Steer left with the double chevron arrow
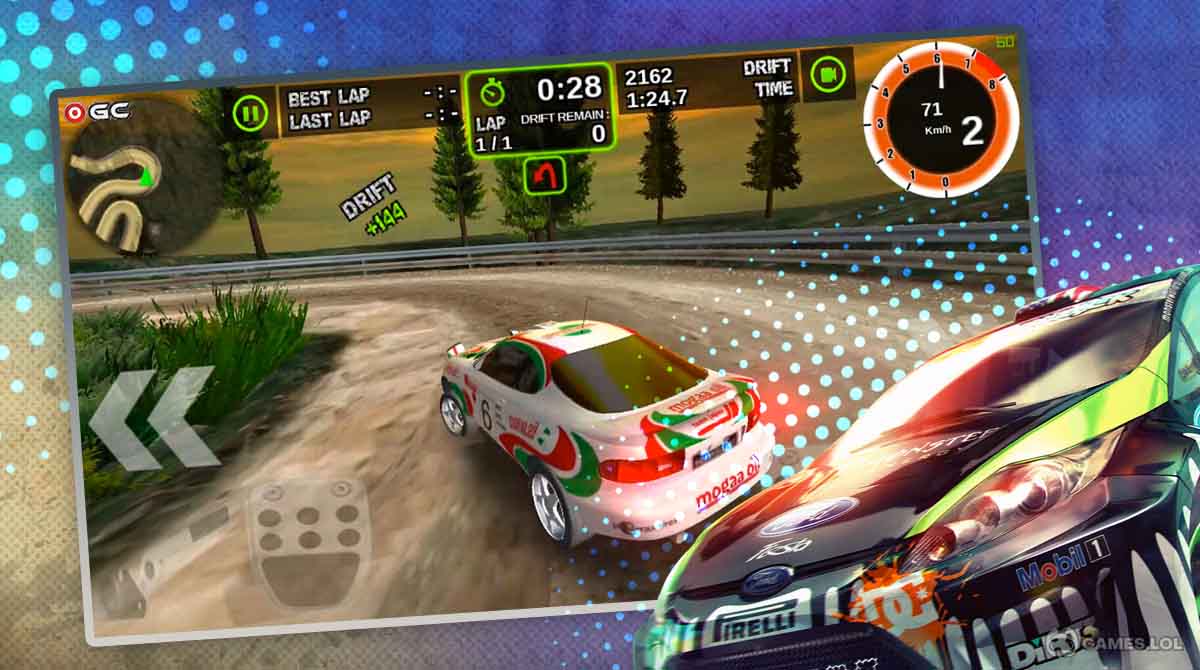1200x670 pixels. (153, 417)
